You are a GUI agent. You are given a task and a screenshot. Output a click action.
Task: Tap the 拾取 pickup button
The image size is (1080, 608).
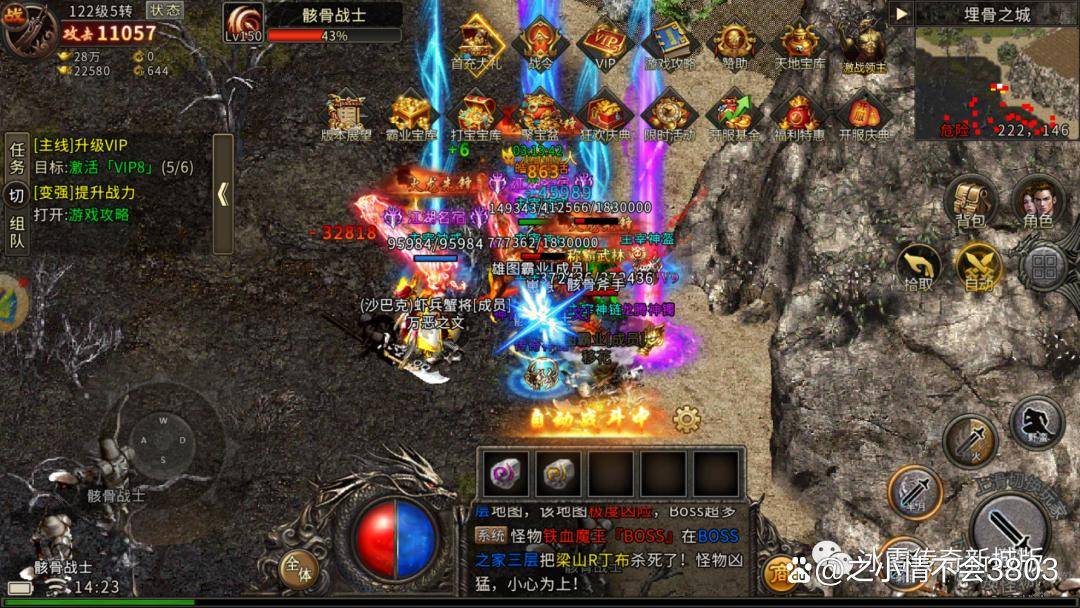pos(918,266)
